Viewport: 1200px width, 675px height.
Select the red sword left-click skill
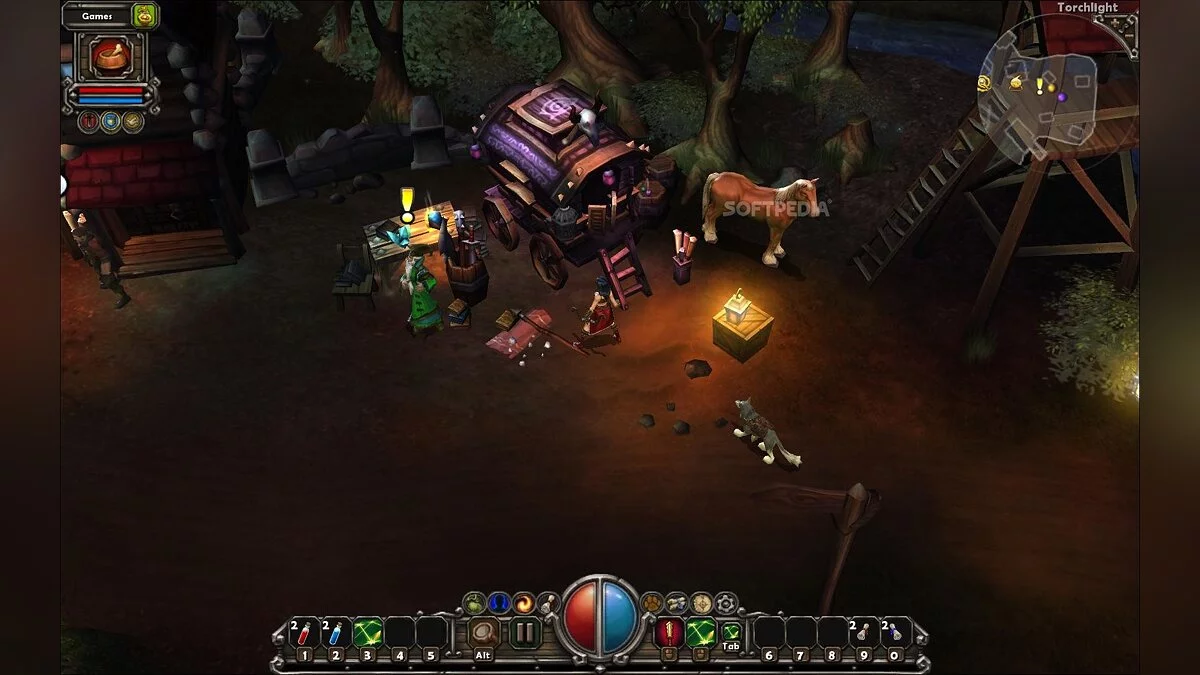669,632
